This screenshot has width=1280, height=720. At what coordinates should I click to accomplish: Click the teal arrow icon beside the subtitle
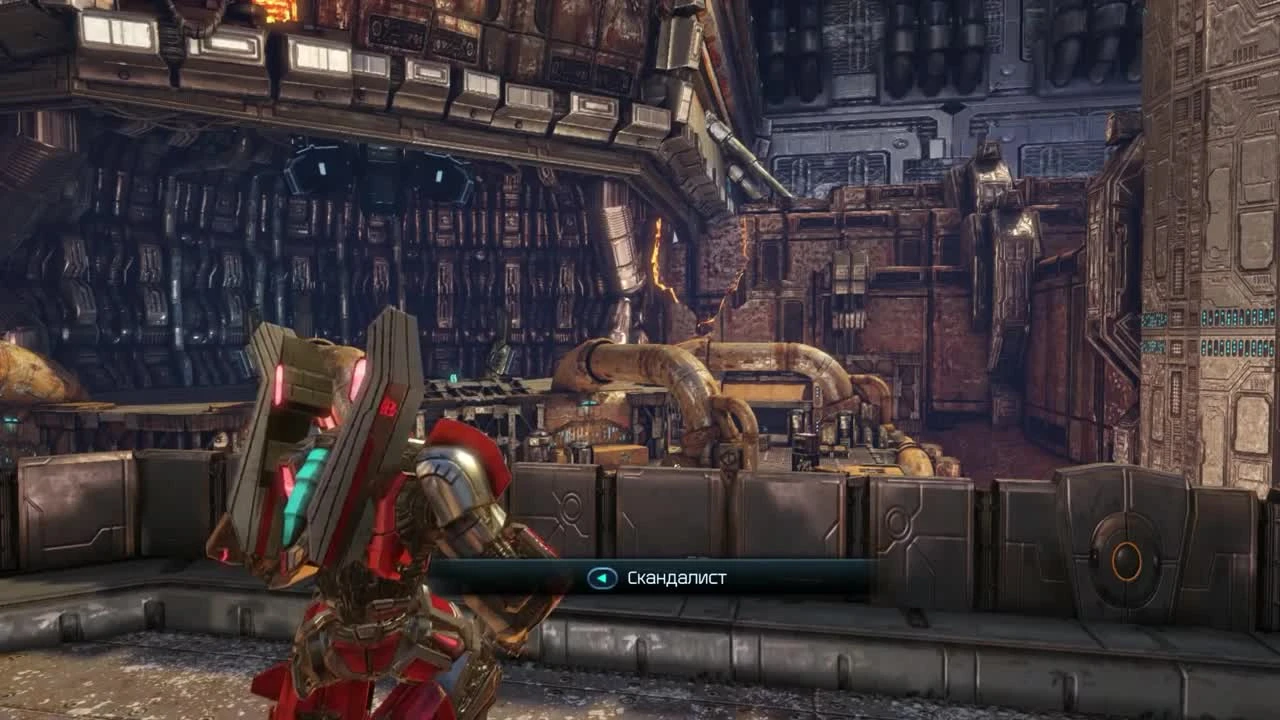600,578
